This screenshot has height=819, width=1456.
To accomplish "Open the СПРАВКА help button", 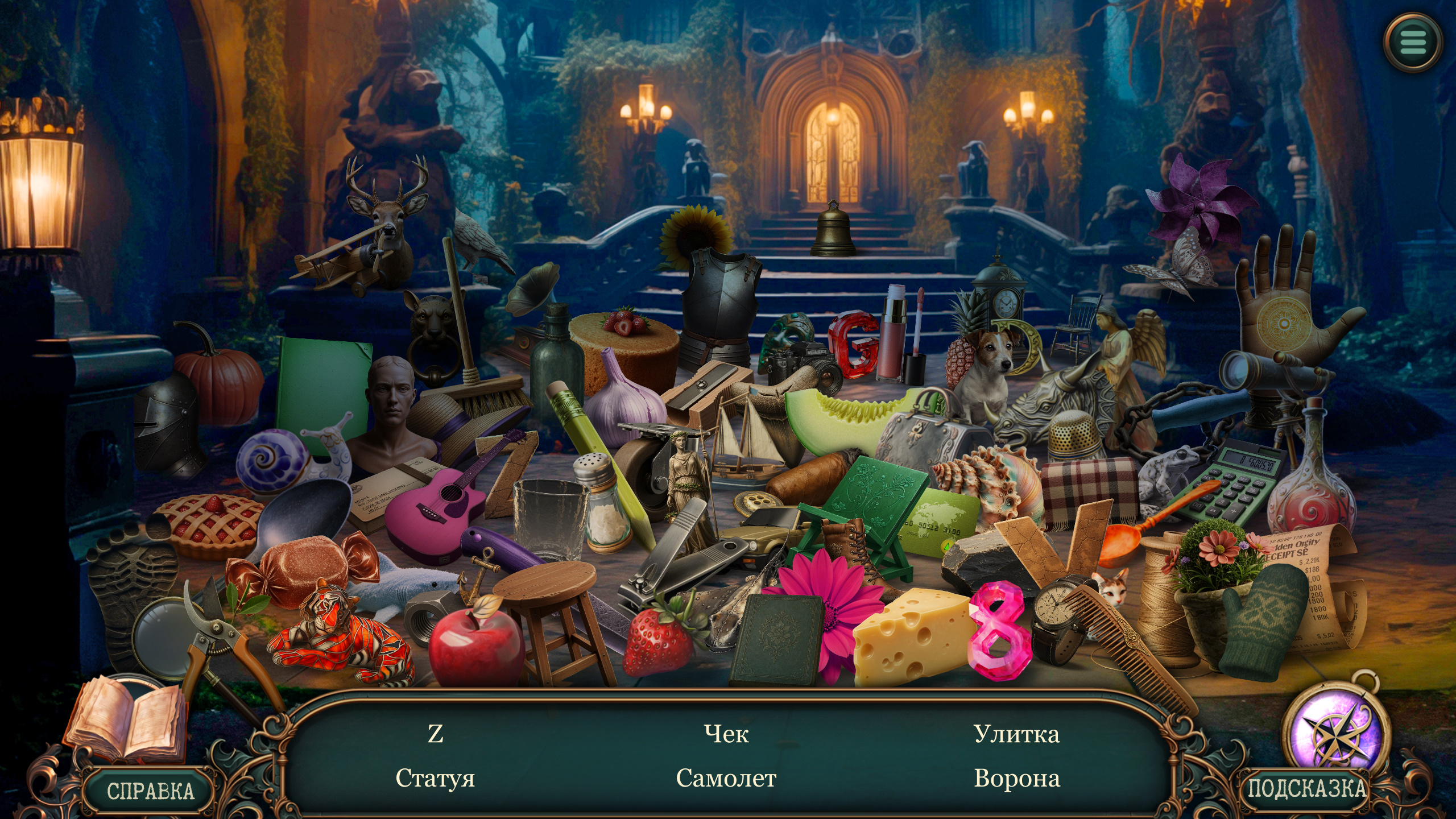I will 150,791.
